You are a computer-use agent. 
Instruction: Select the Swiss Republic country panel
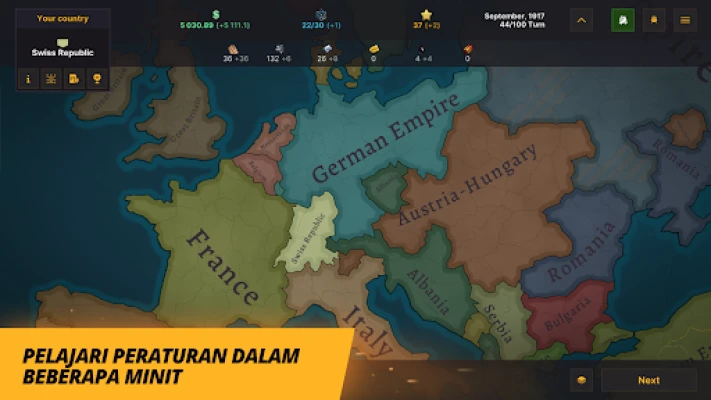[x=62, y=47]
